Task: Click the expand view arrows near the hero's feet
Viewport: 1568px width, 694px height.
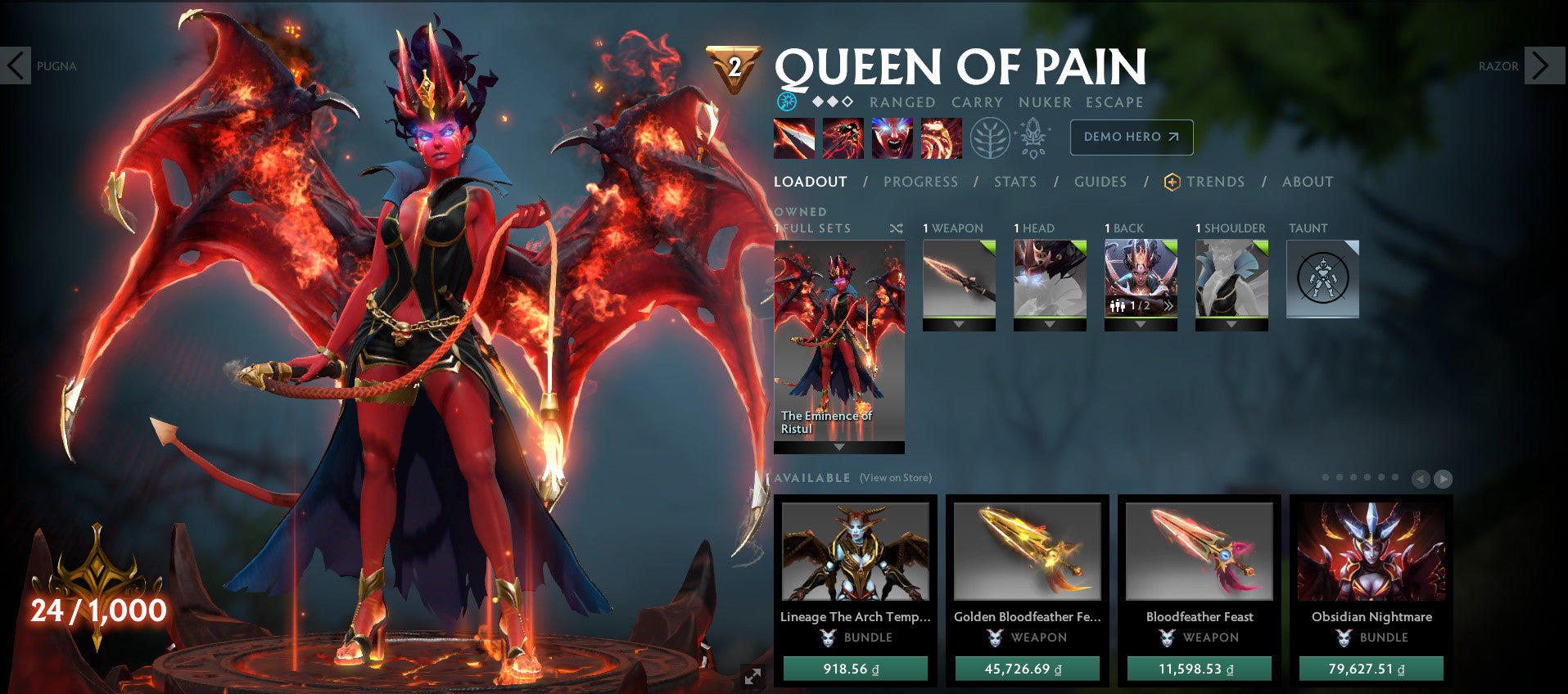Action: point(752,675)
